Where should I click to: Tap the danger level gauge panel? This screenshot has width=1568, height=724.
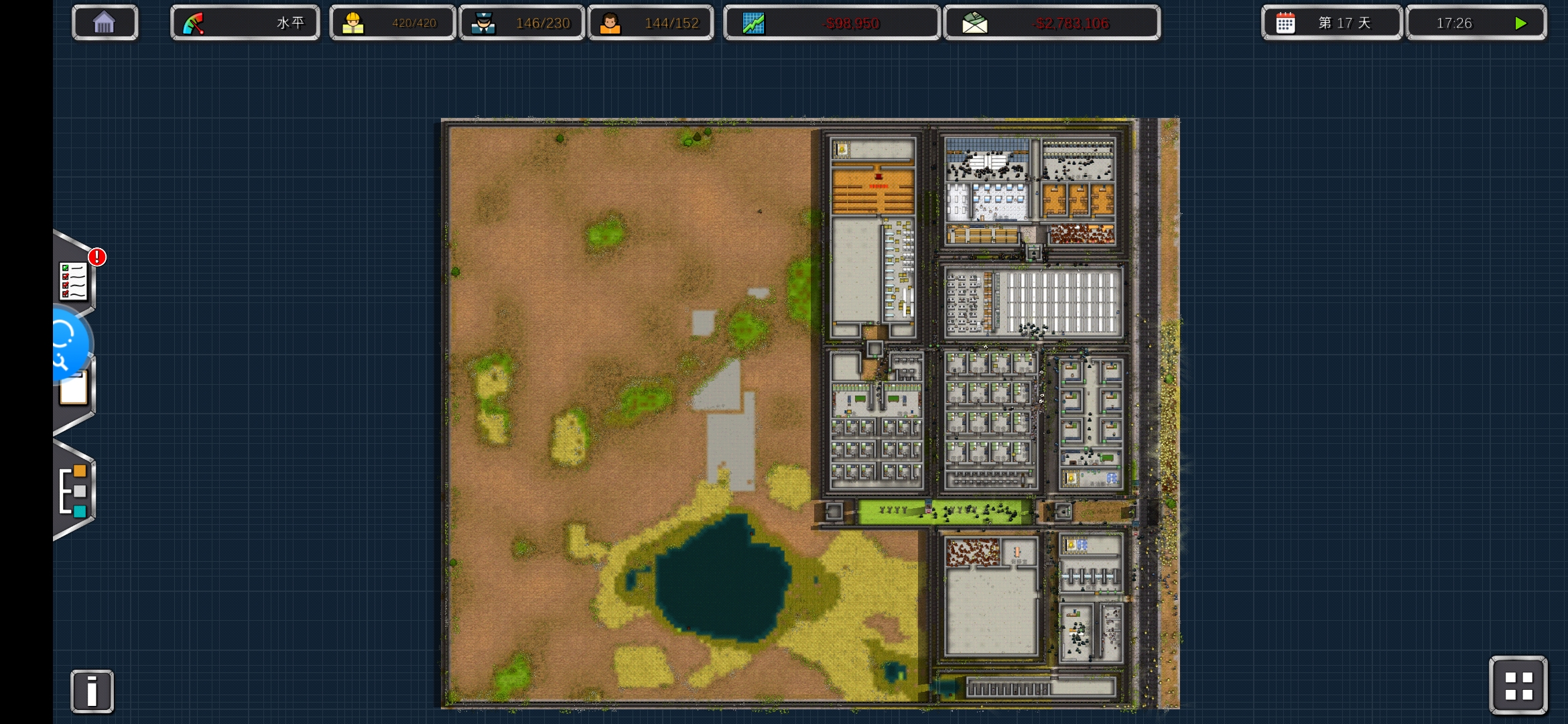[x=245, y=23]
